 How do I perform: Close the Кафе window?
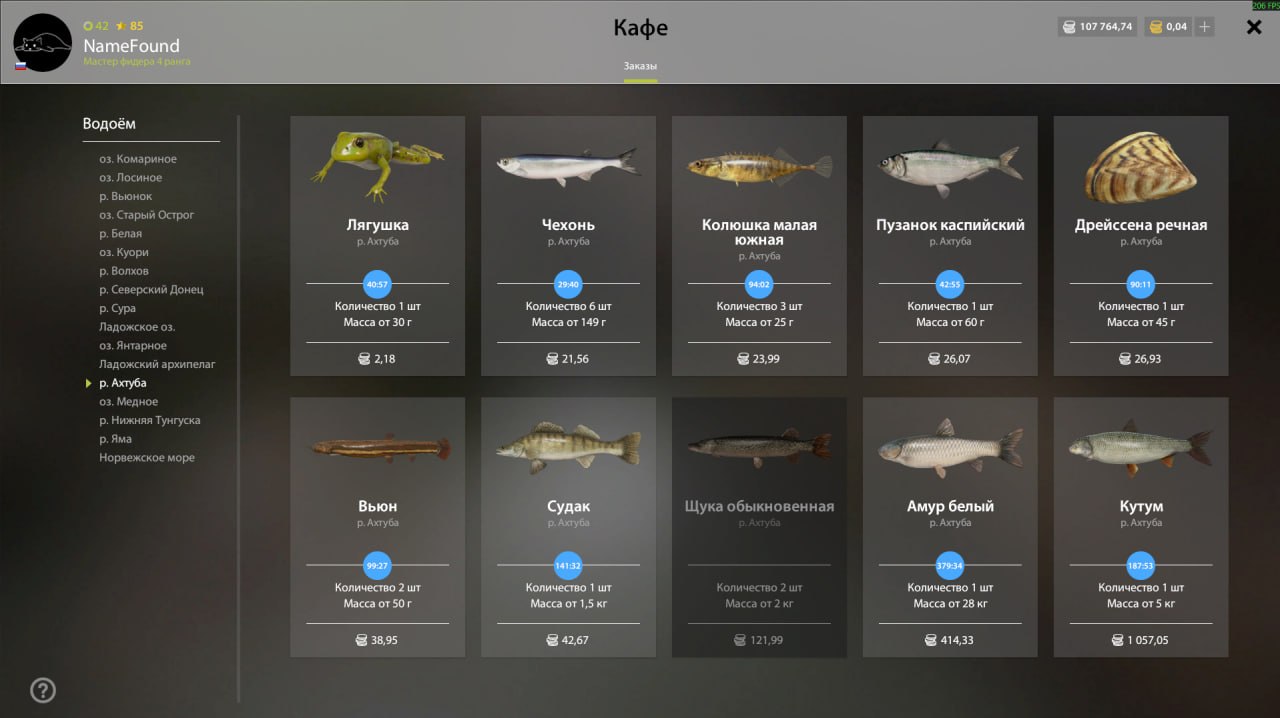(x=1254, y=28)
